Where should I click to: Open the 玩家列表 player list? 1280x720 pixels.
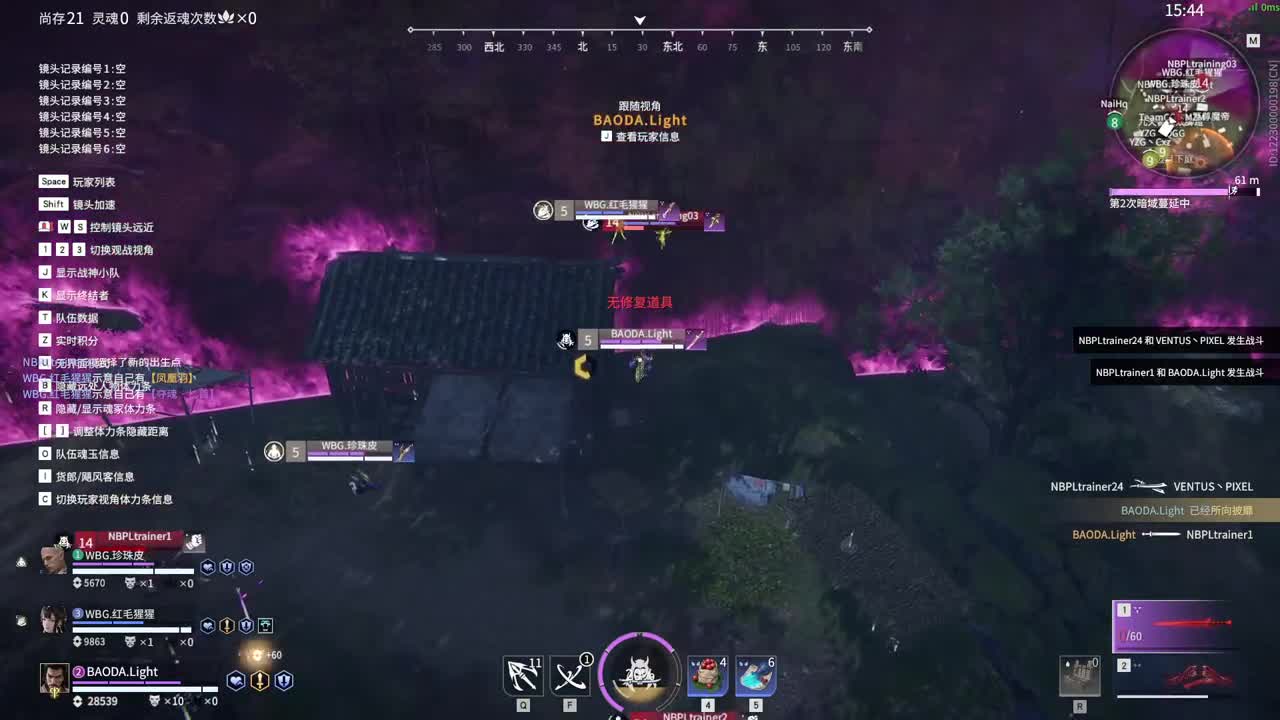point(74,181)
